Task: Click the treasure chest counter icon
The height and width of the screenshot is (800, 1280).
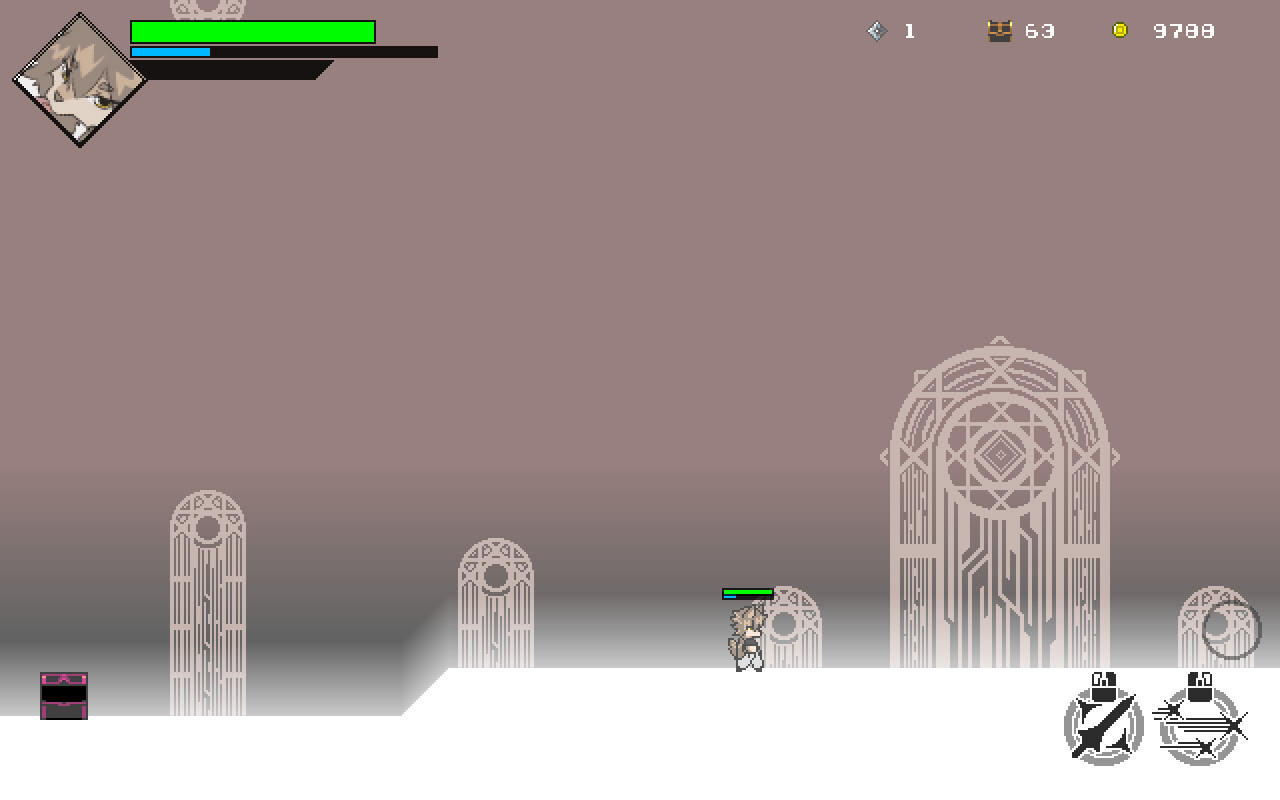Action: (1001, 30)
